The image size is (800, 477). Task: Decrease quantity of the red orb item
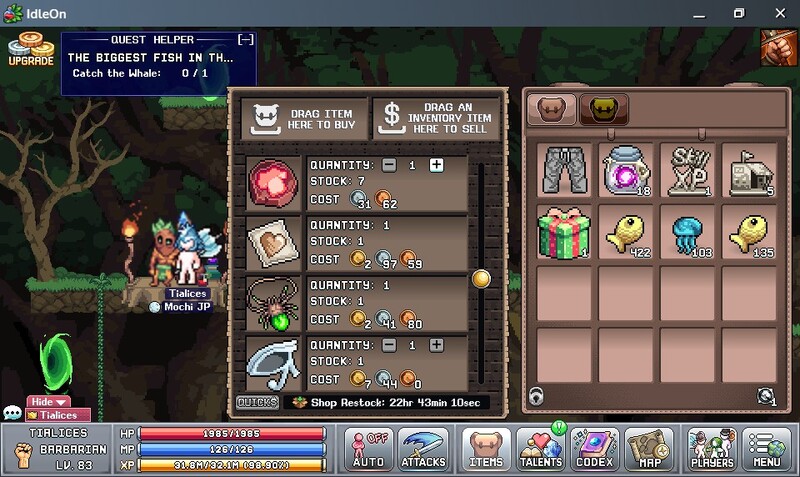(388, 165)
